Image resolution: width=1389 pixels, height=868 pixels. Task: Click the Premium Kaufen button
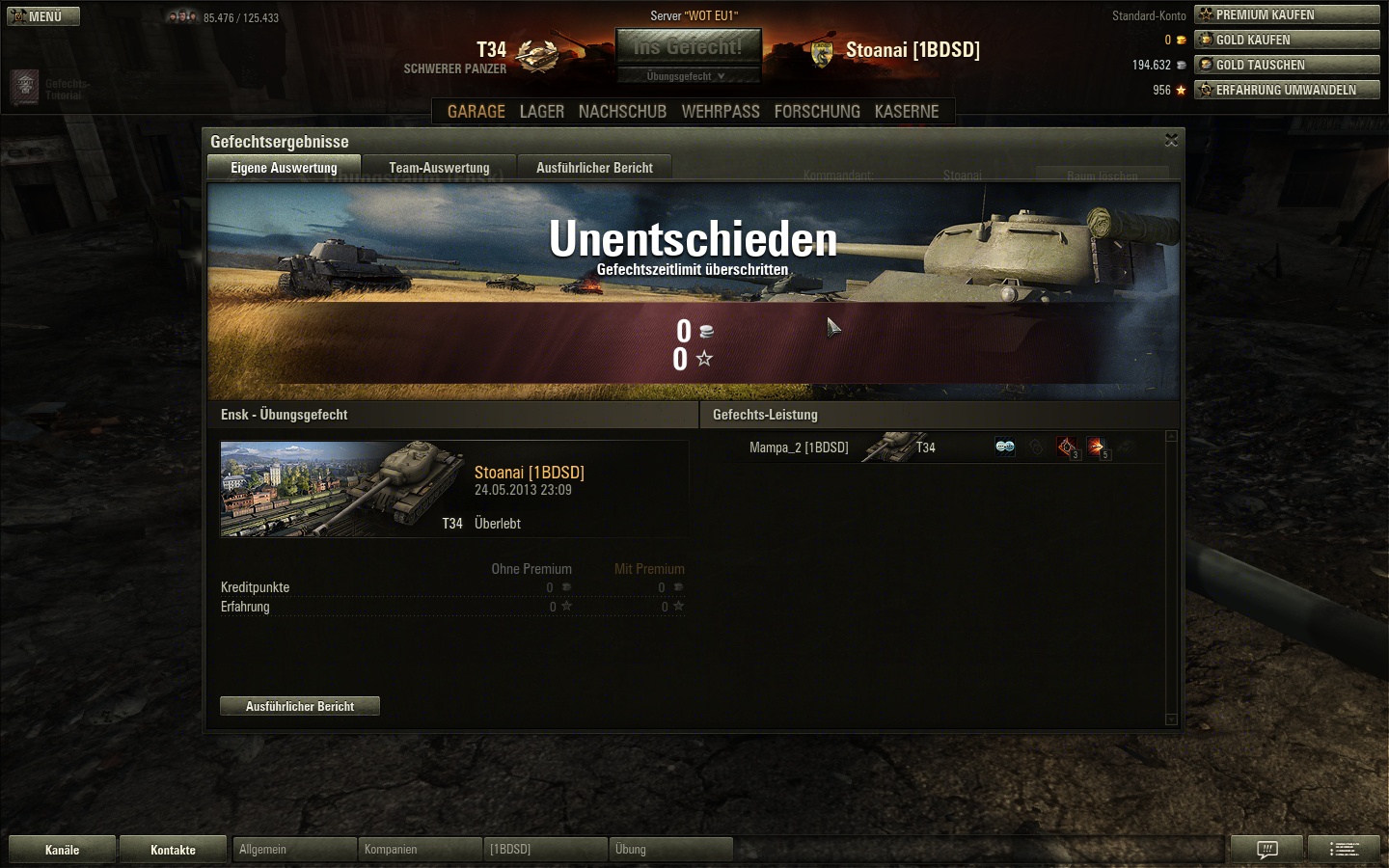click(1287, 14)
